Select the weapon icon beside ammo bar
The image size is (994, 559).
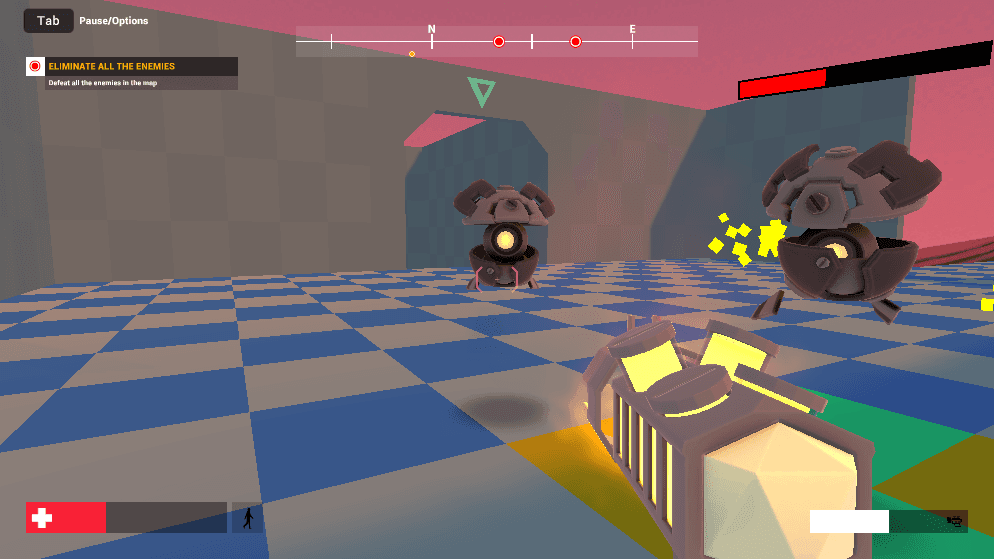[953, 521]
